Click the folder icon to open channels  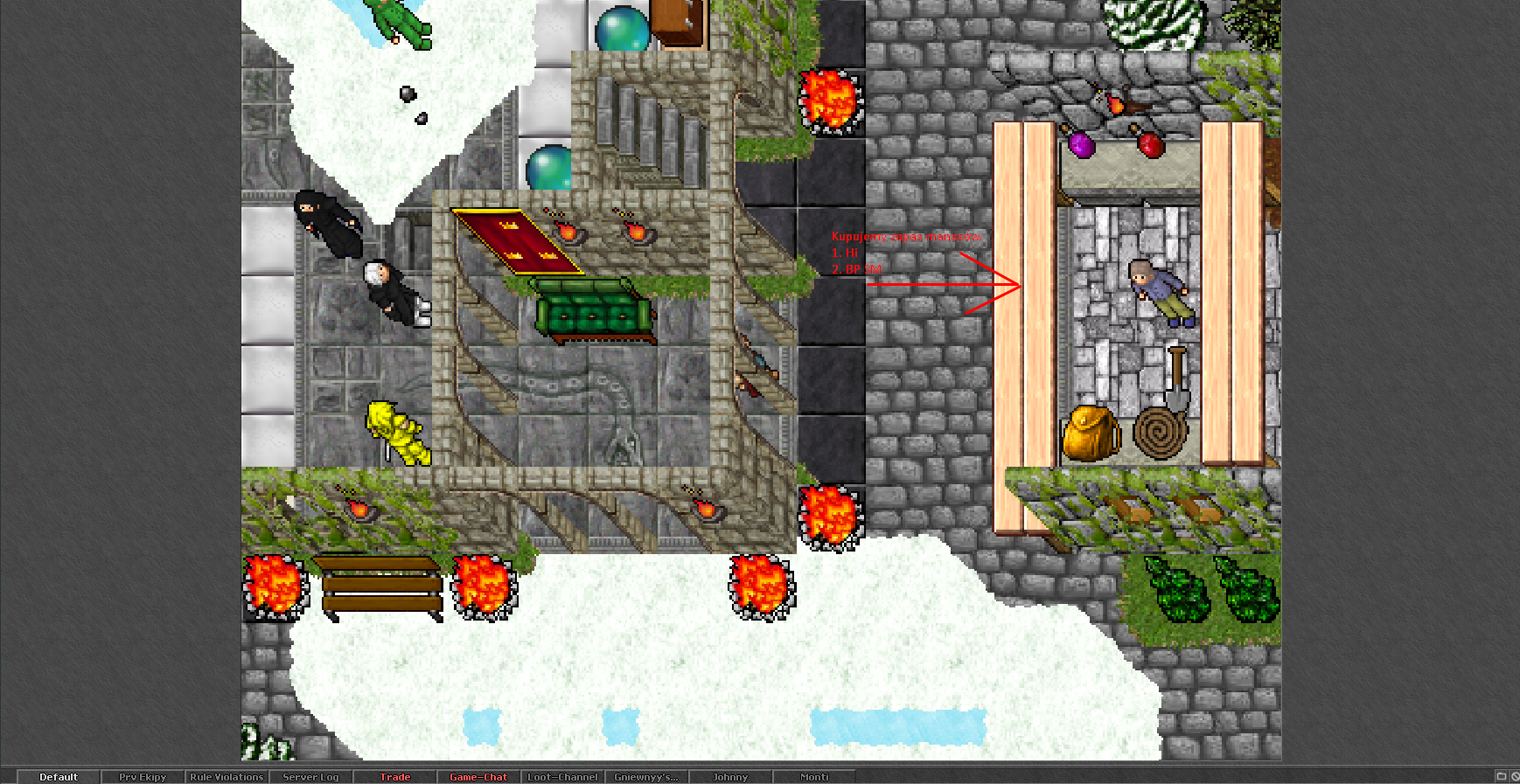click(x=1501, y=776)
